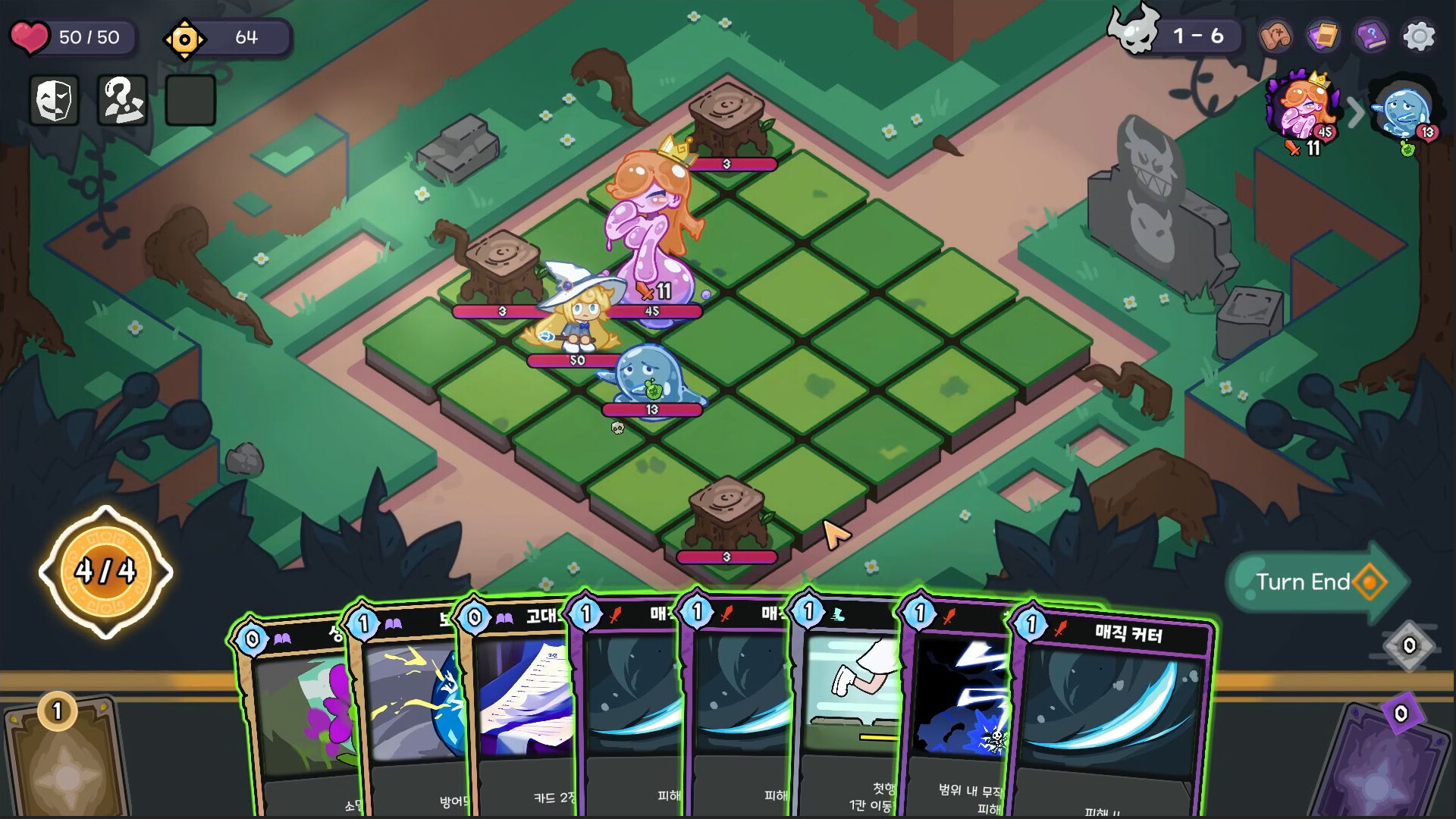Click the question-mark character icon
The image size is (1456, 819).
coord(121,100)
